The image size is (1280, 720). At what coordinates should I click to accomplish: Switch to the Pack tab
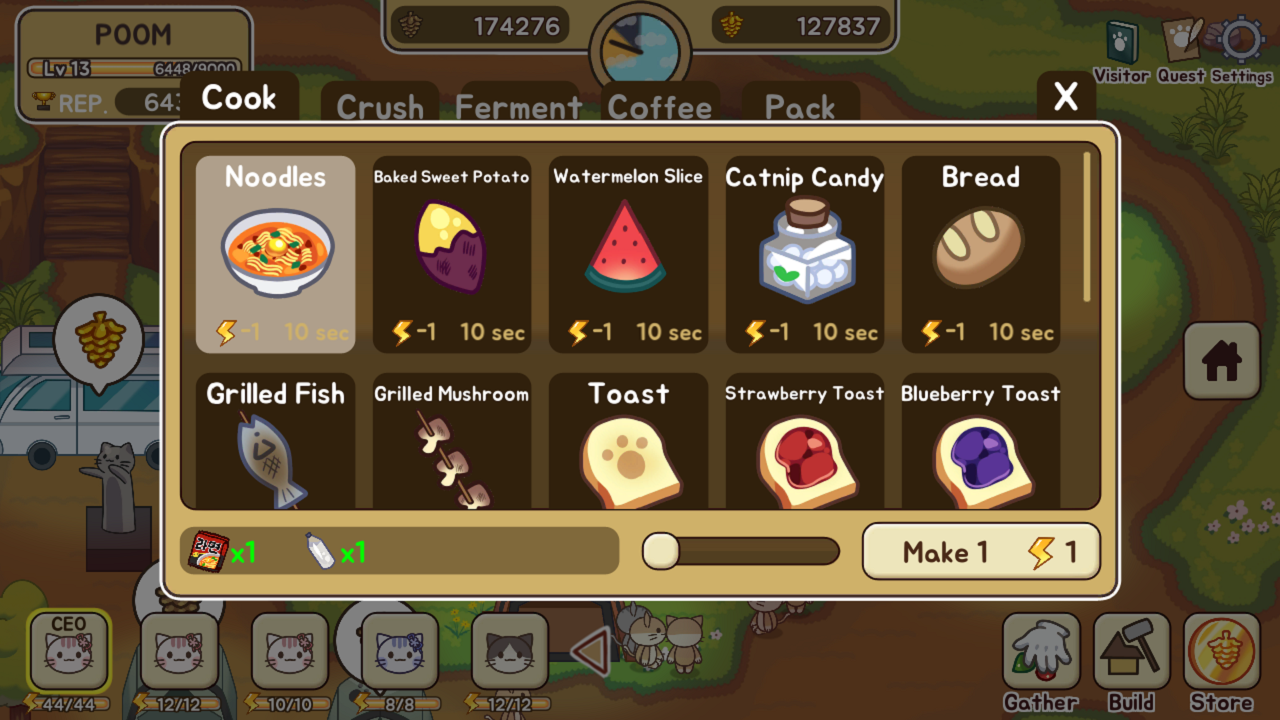pos(800,105)
